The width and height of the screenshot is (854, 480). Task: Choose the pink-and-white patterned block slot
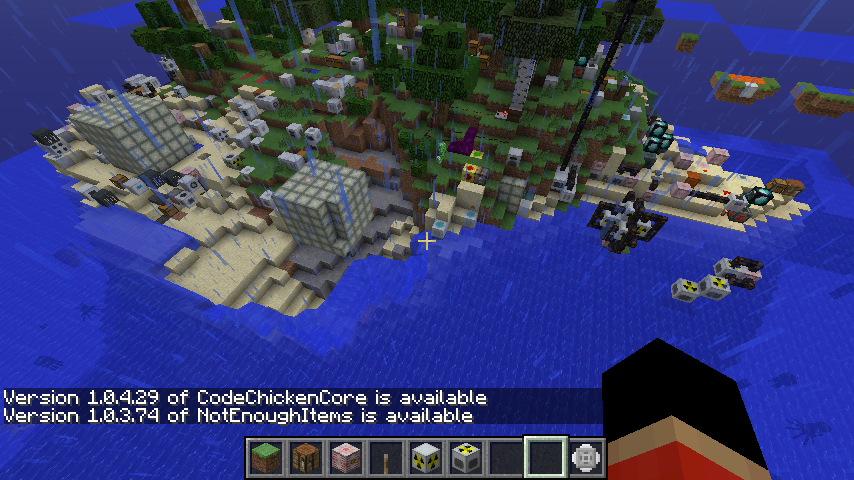pyautogui.click(x=346, y=458)
